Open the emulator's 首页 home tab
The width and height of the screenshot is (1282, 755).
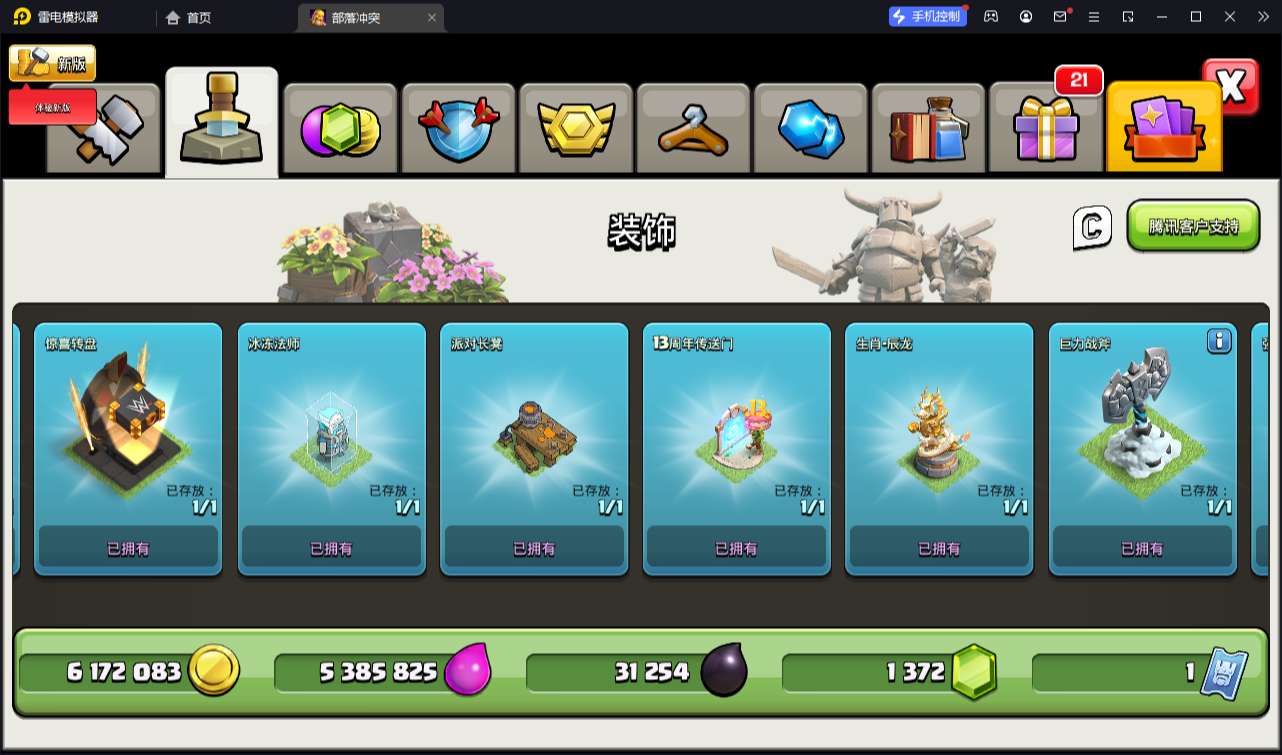pyautogui.click(x=188, y=17)
